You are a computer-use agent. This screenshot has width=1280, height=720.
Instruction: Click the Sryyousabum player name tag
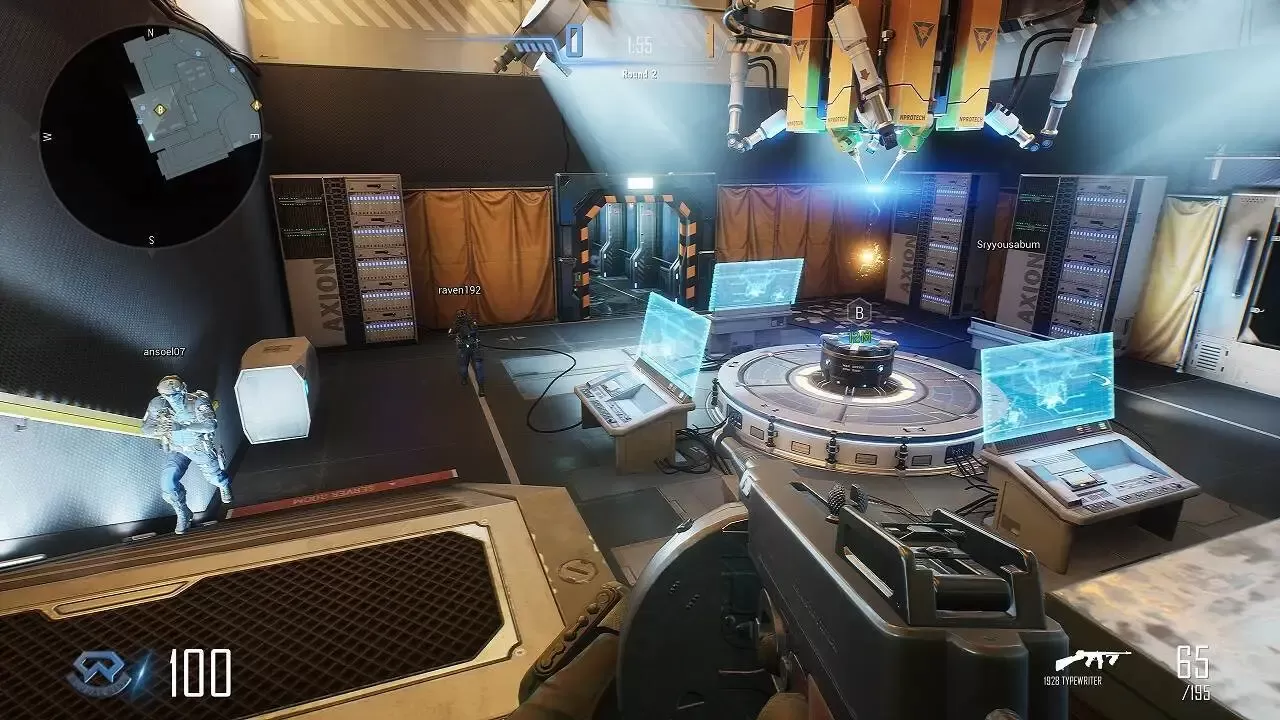pos(1006,243)
